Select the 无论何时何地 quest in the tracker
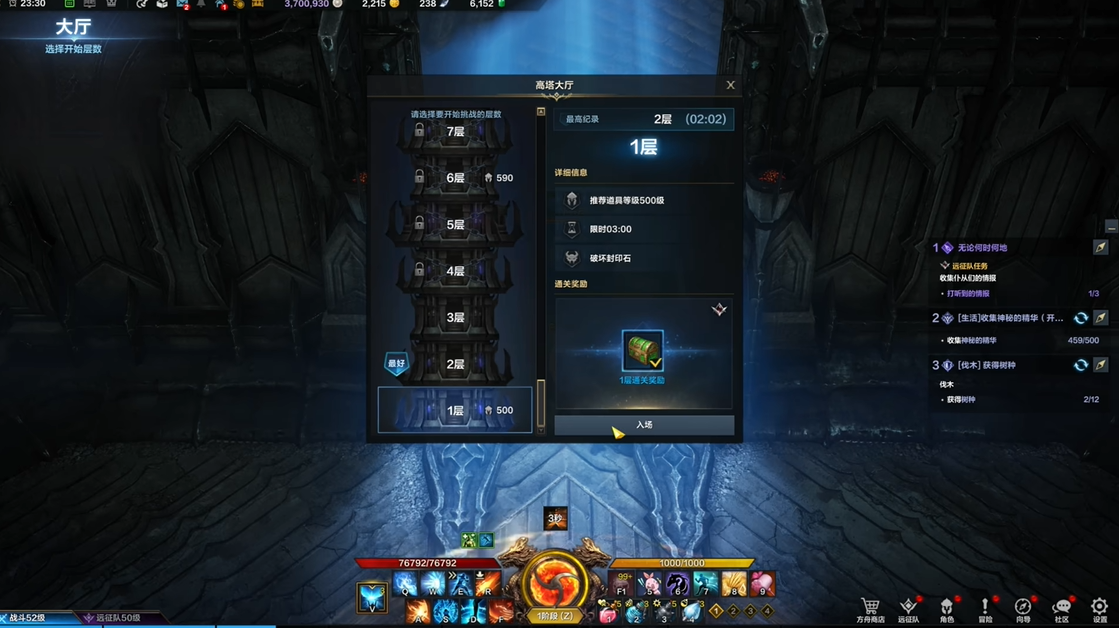 [x=982, y=248]
